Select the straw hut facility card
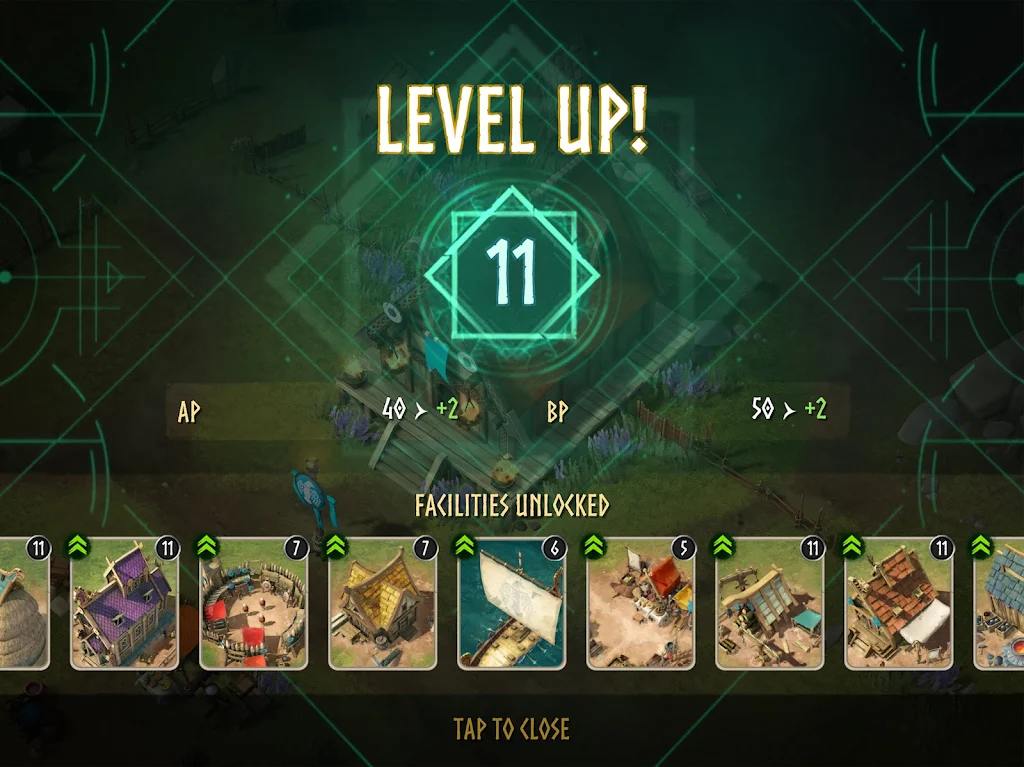Image resolution: width=1024 pixels, height=767 pixels. click(22, 604)
